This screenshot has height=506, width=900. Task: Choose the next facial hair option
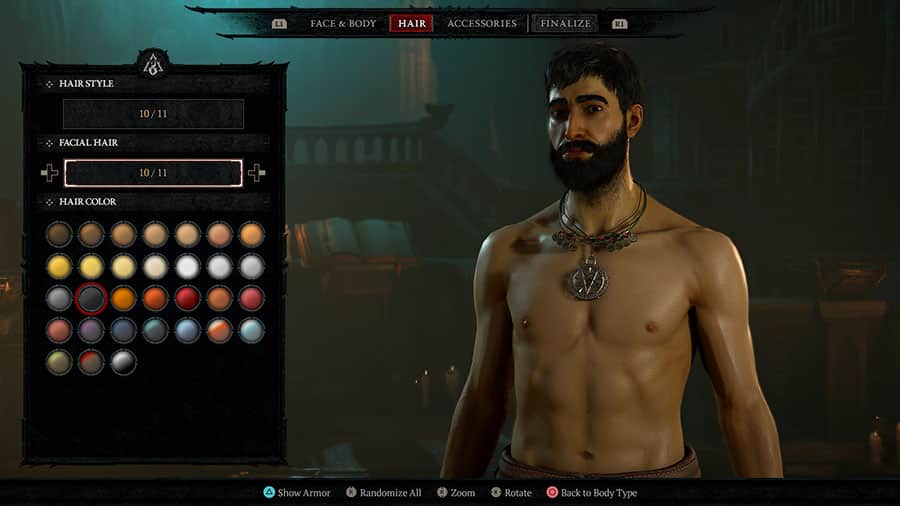[x=257, y=173]
